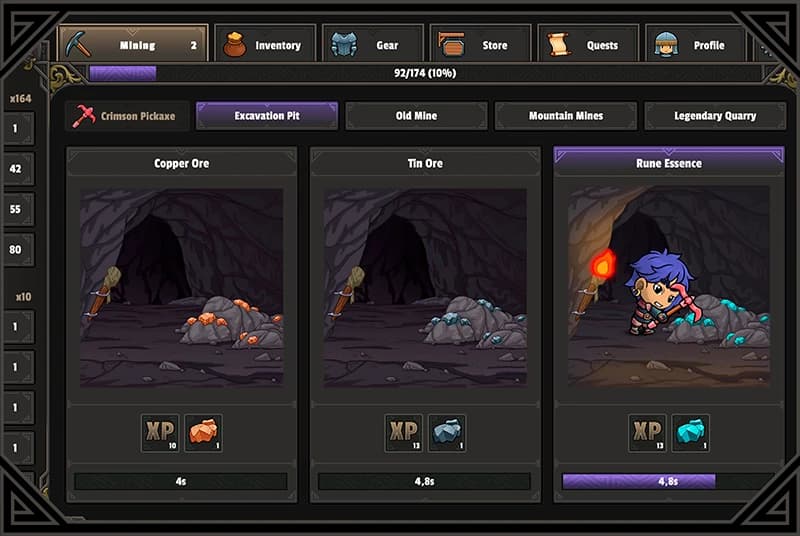Switch to the Old Mine location
Screen dimensions: 800x536
tap(416, 116)
